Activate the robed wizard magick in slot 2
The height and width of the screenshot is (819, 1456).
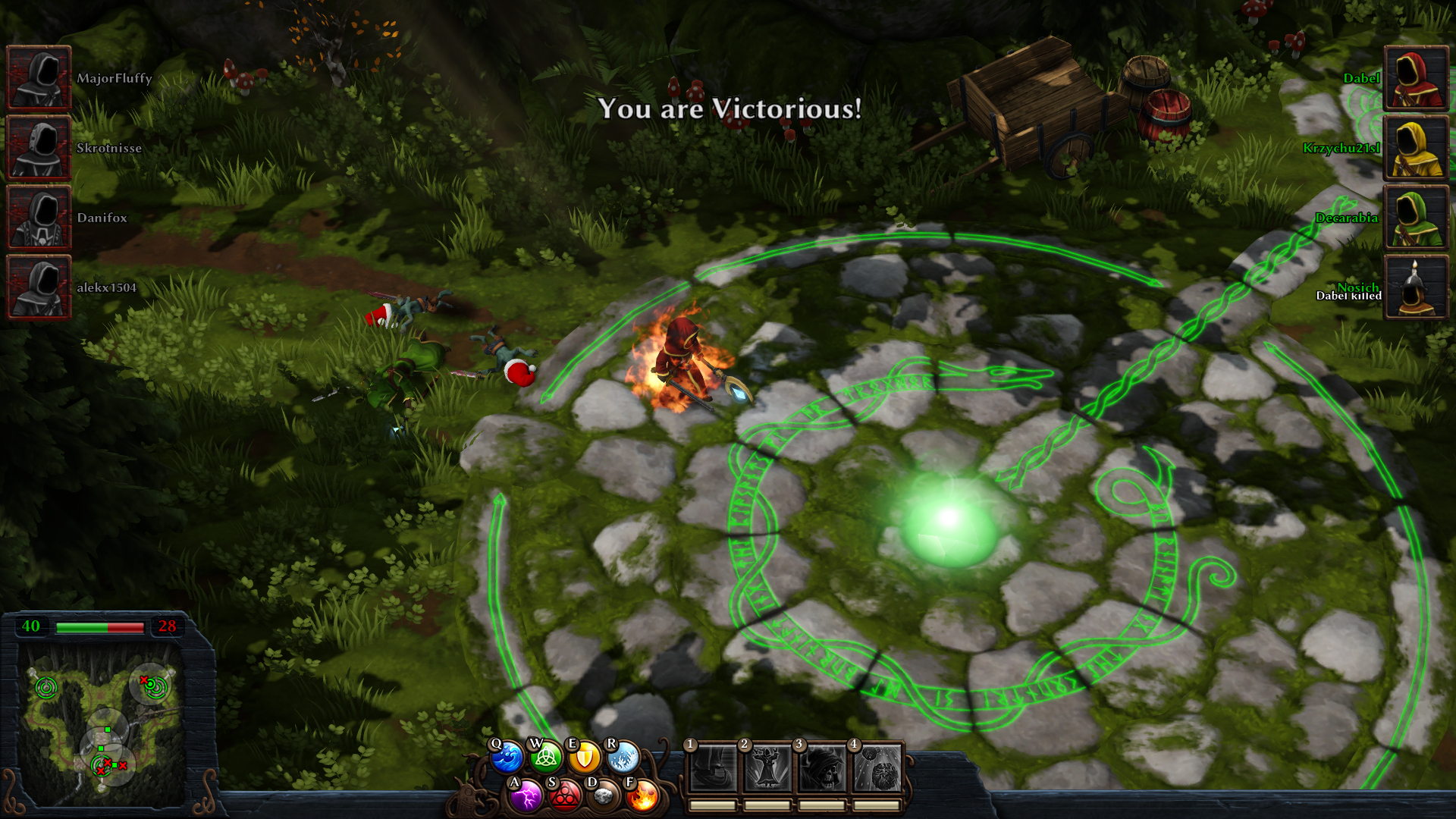(x=767, y=769)
